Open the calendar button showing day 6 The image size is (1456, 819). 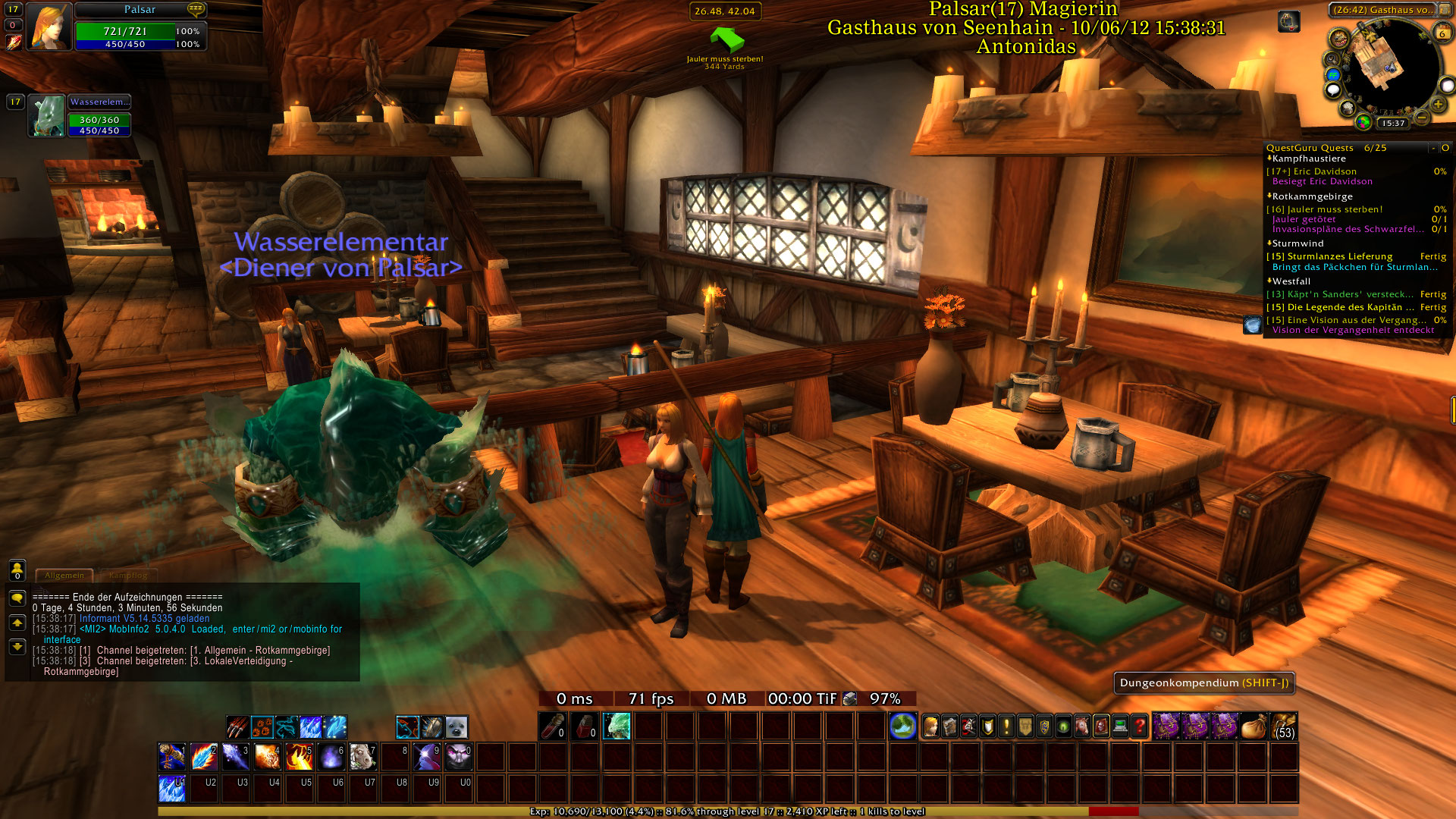[x=1442, y=33]
